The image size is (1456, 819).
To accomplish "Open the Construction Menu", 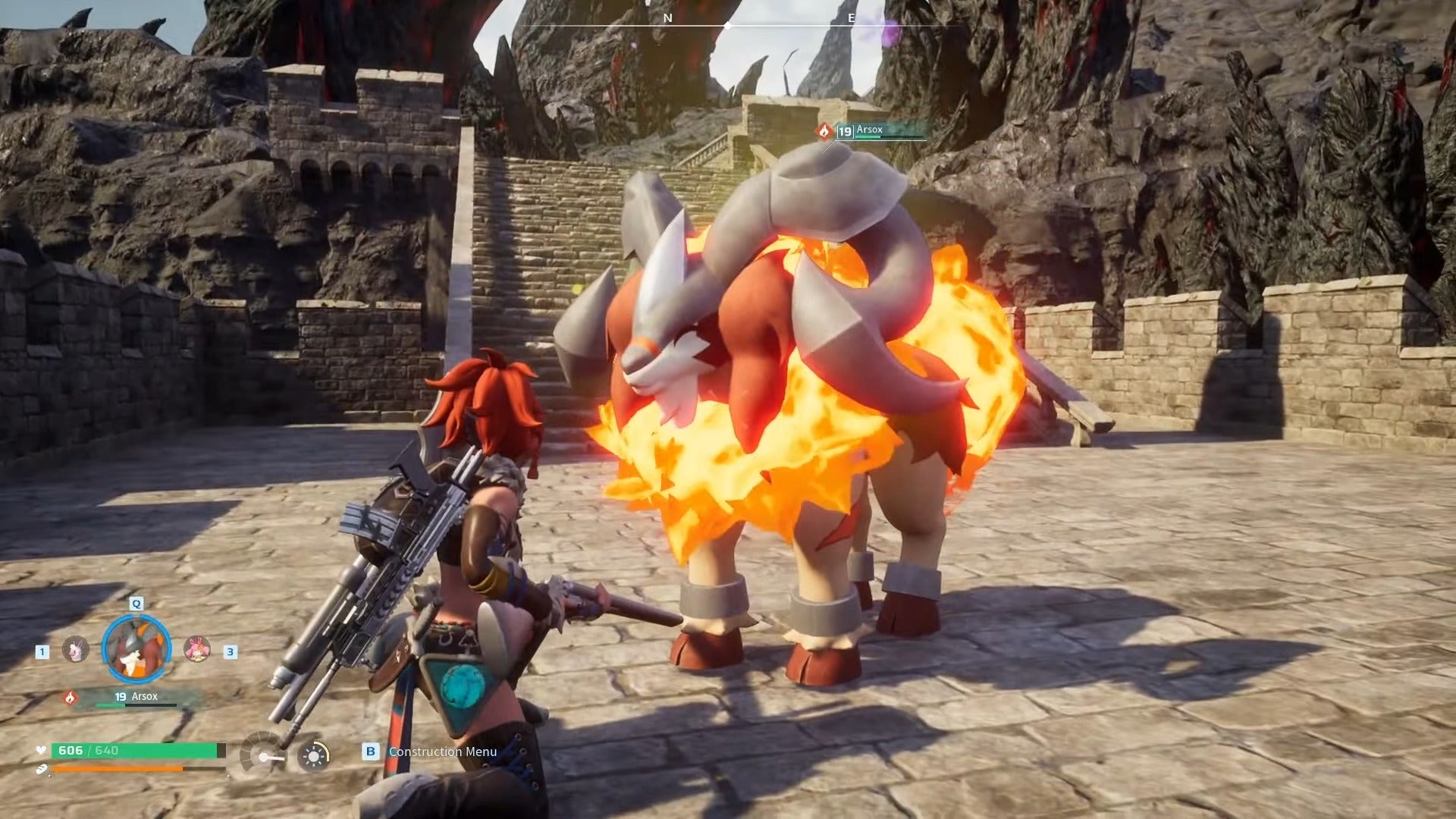I will pyautogui.click(x=442, y=752).
